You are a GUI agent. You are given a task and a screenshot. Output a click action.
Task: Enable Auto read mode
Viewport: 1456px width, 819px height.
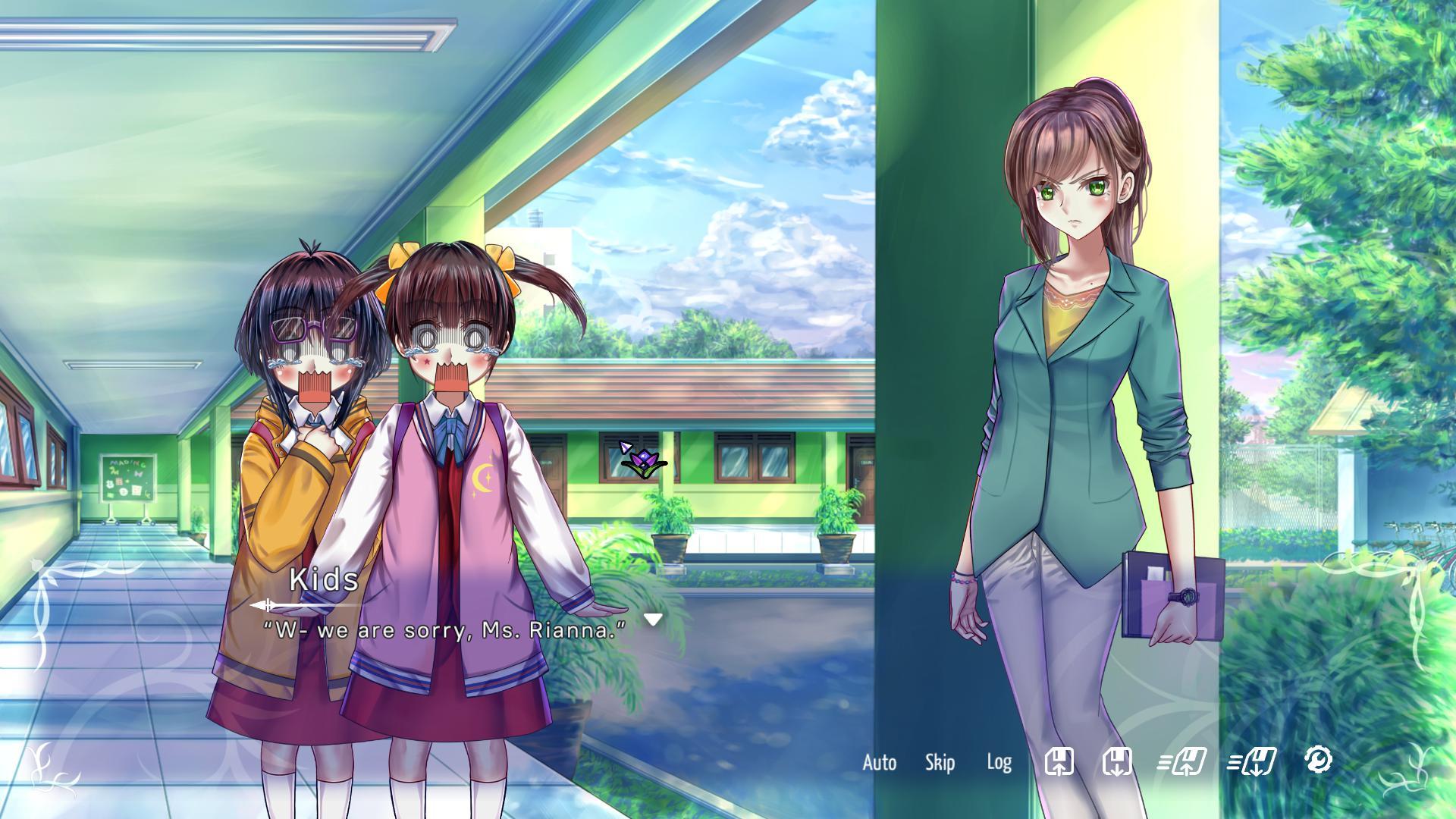coord(878,762)
